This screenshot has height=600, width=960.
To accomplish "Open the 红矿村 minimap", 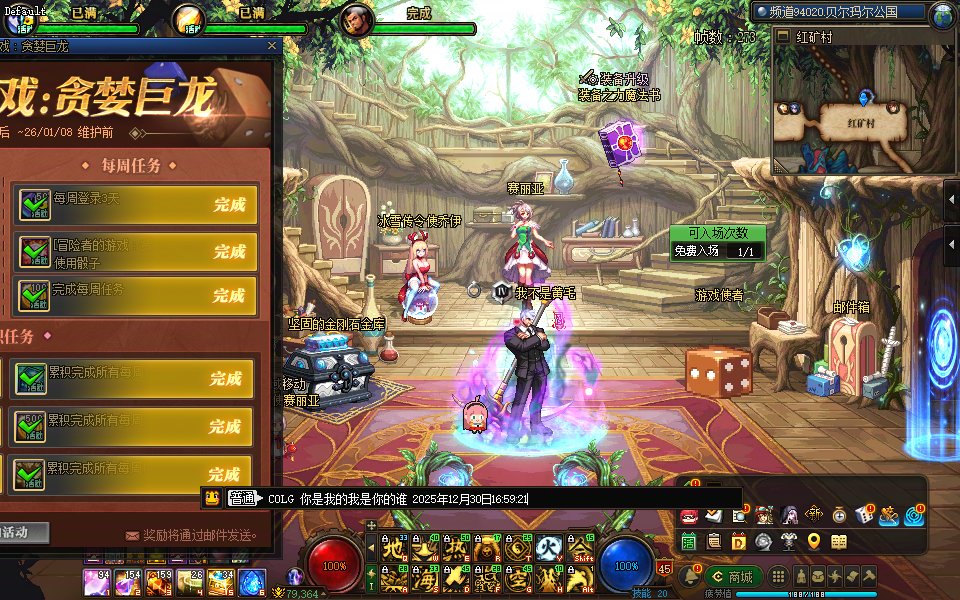I will click(863, 120).
